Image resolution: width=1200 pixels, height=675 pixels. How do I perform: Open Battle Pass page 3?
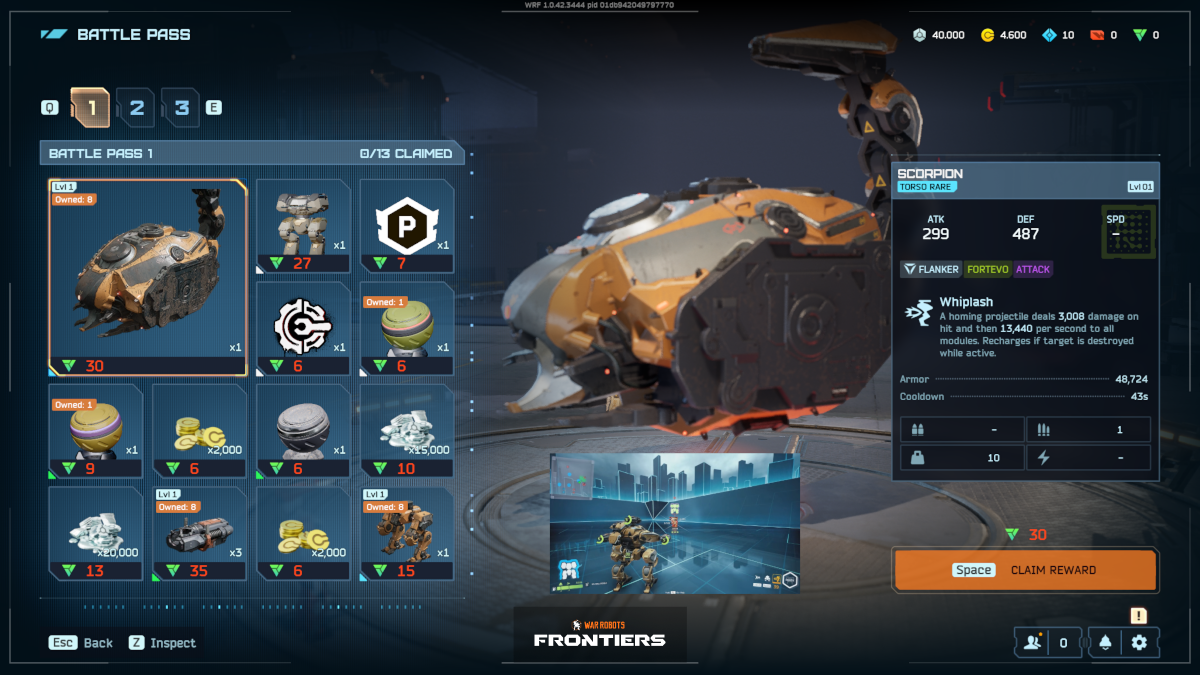click(181, 107)
